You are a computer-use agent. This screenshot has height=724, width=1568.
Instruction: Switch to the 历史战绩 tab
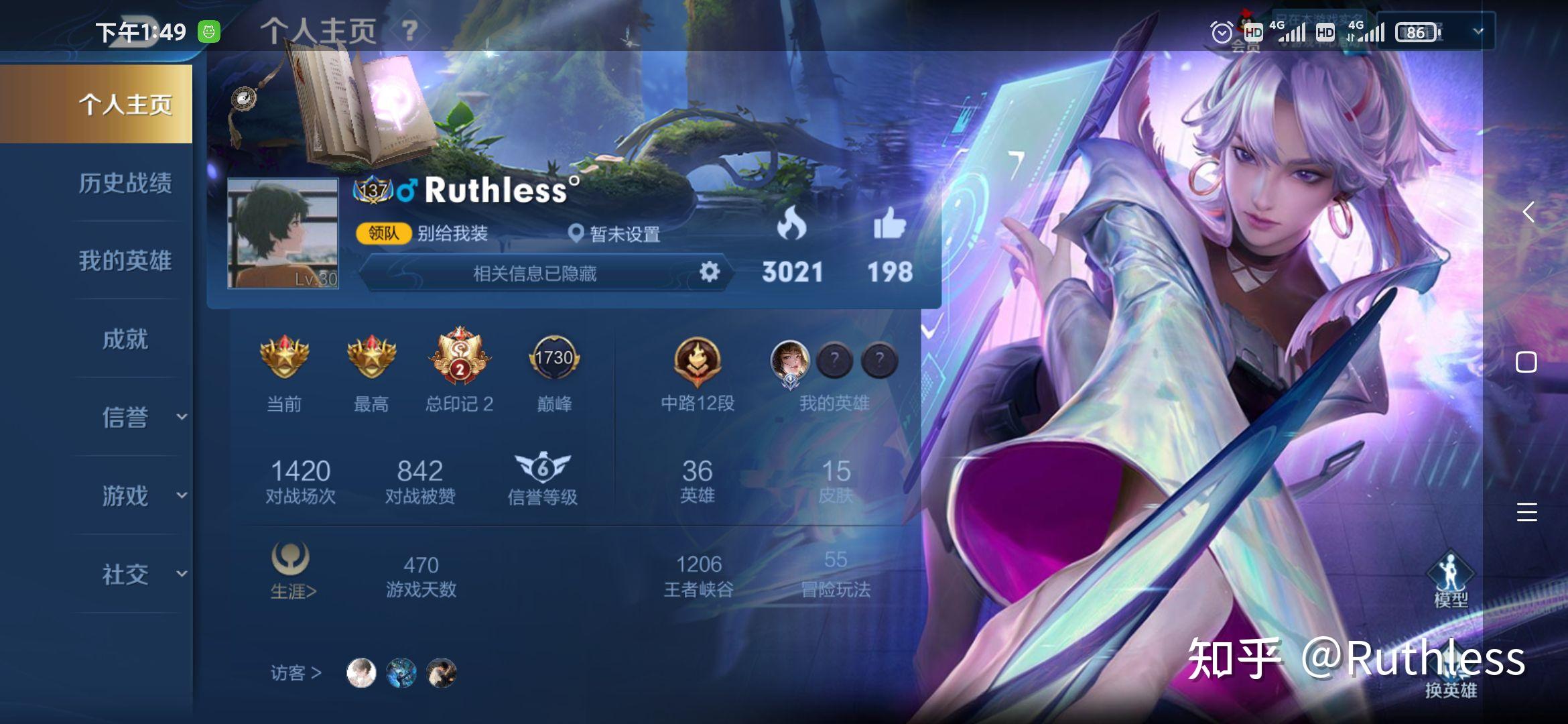125,183
